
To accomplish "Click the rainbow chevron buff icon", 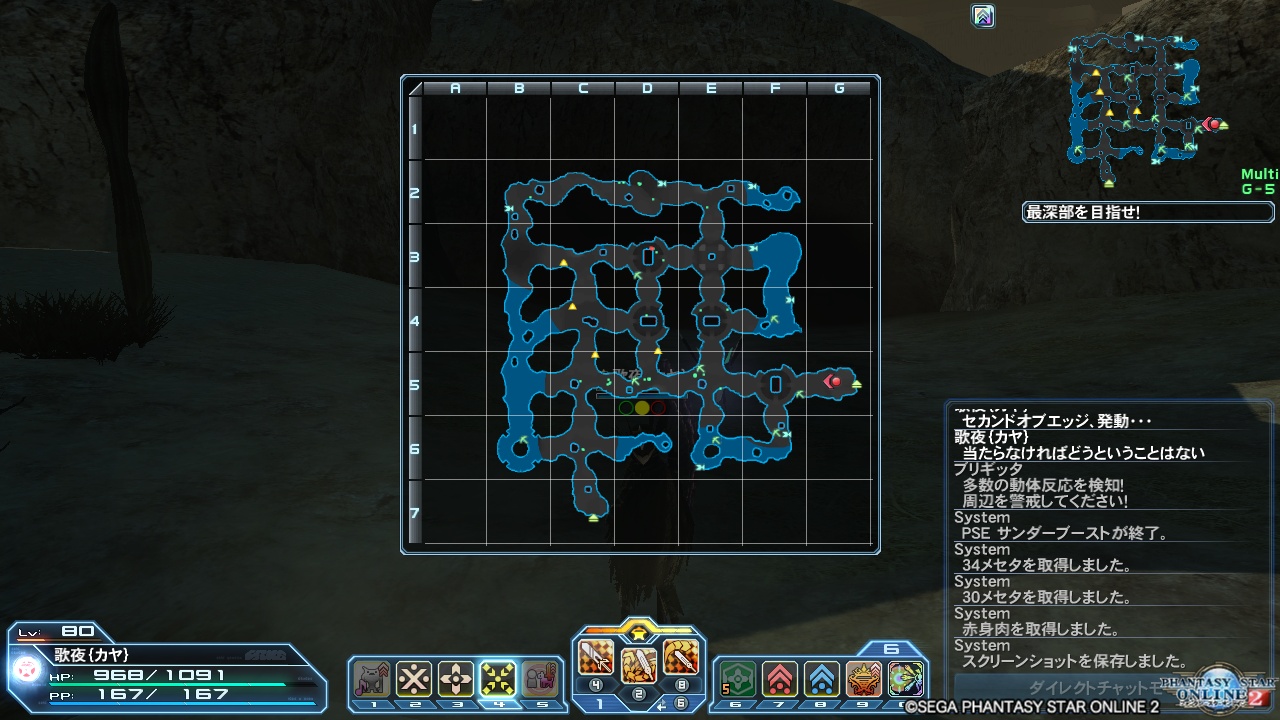I will [983, 16].
